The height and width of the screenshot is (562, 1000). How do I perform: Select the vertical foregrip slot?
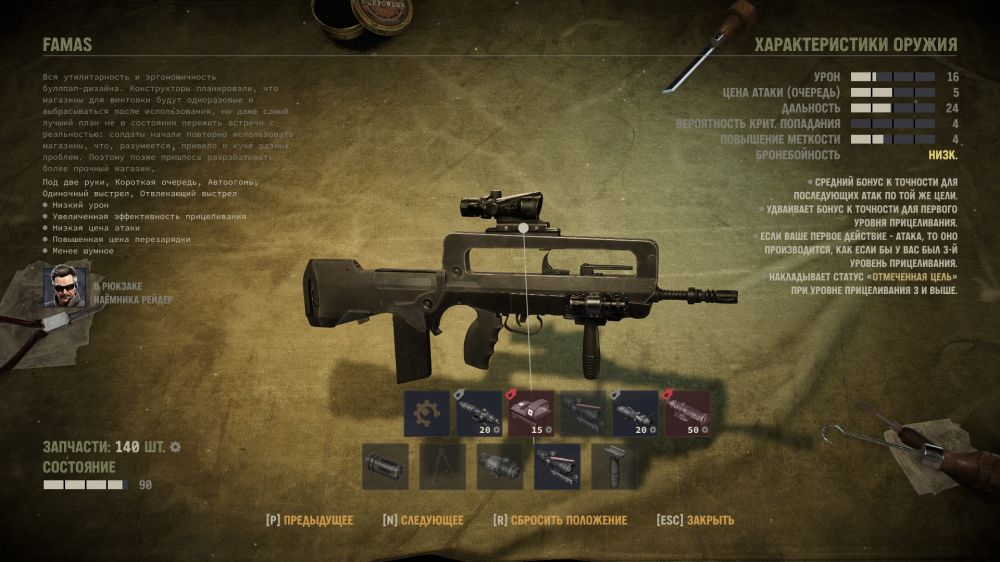(x=613, y=466)
